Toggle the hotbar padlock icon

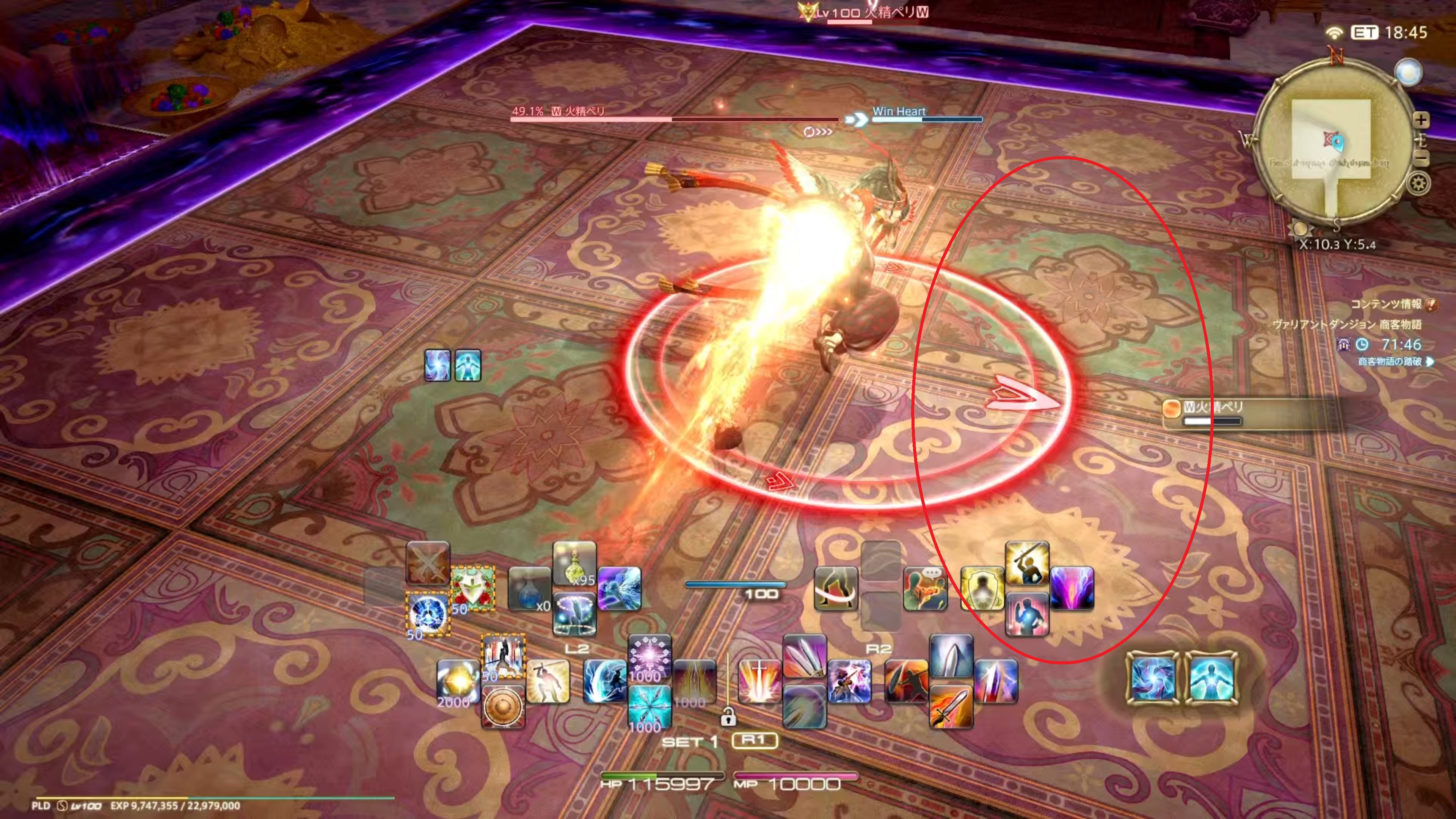click(728, 718)
